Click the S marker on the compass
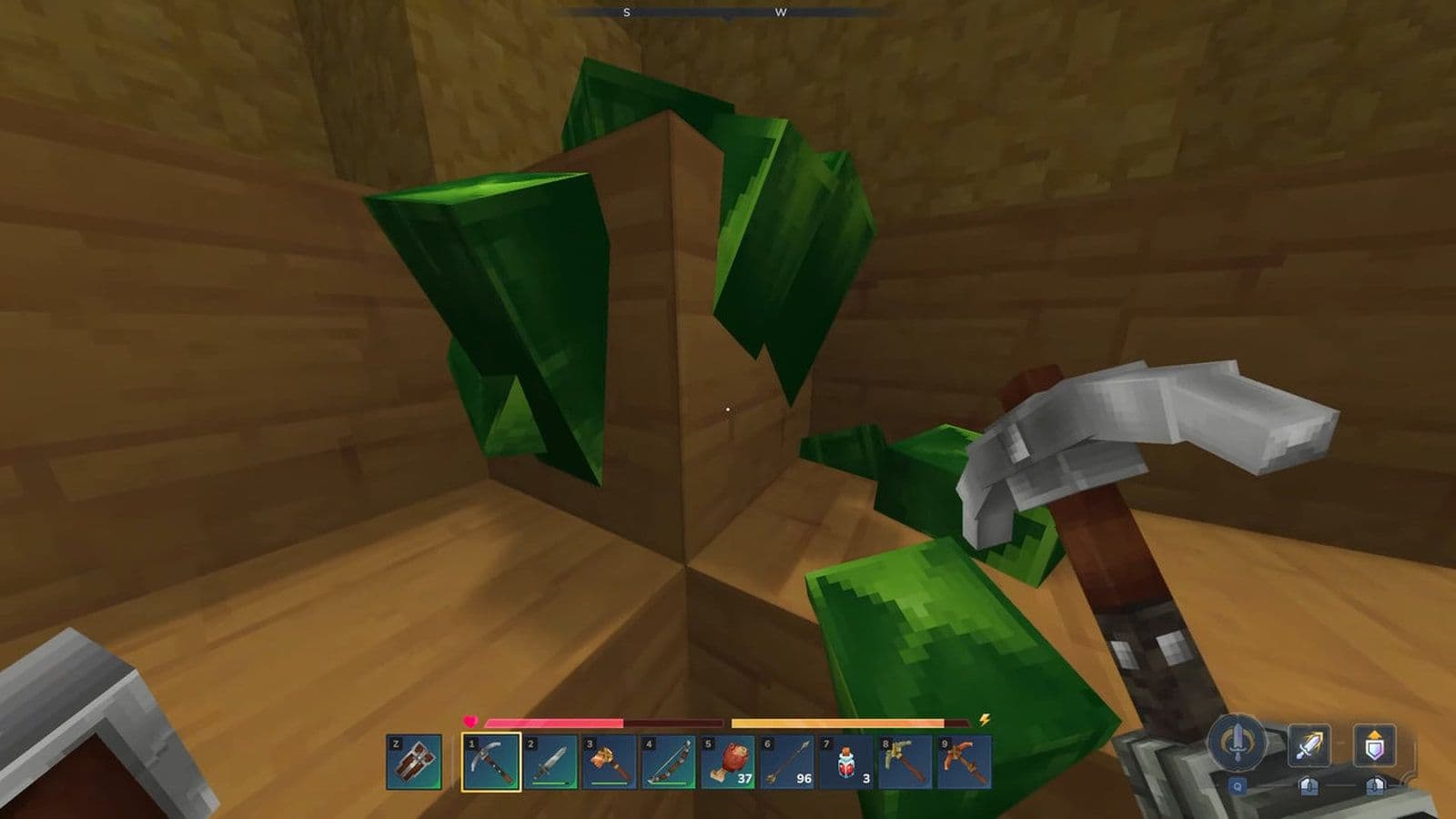The height and width of the screenshot is (819, 1456). point(626,14)
